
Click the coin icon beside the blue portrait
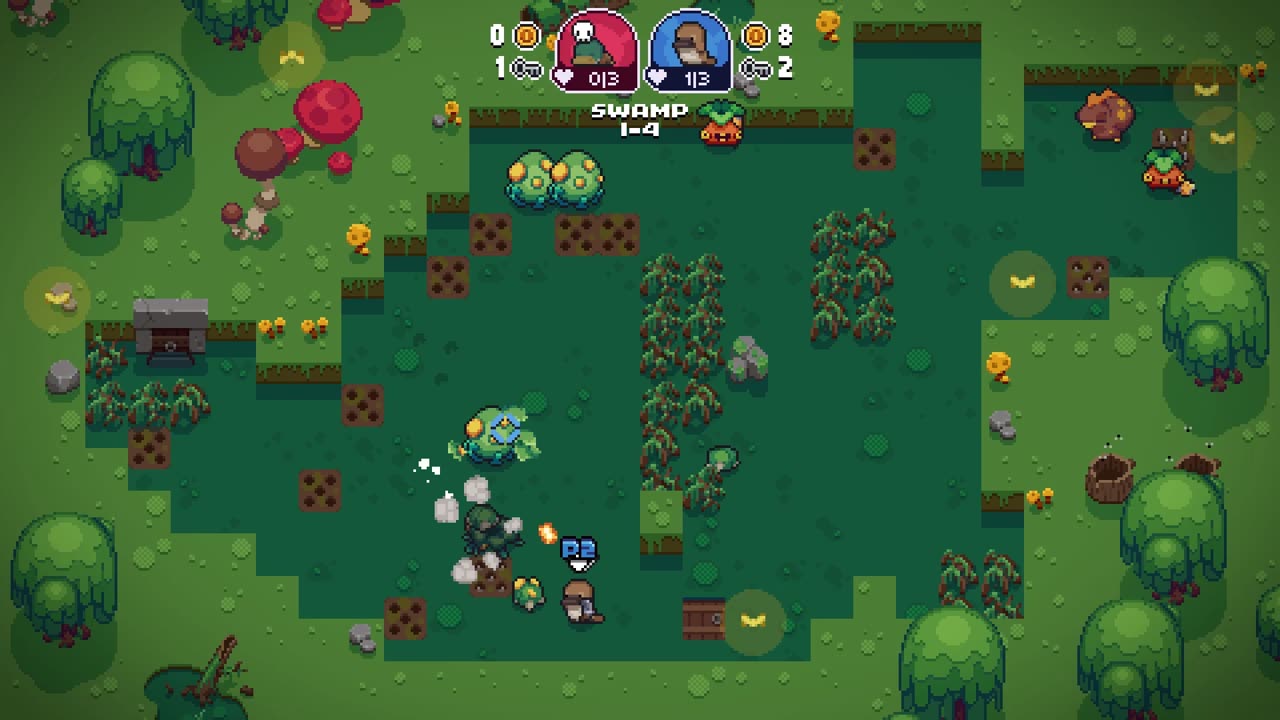point(756,36)
